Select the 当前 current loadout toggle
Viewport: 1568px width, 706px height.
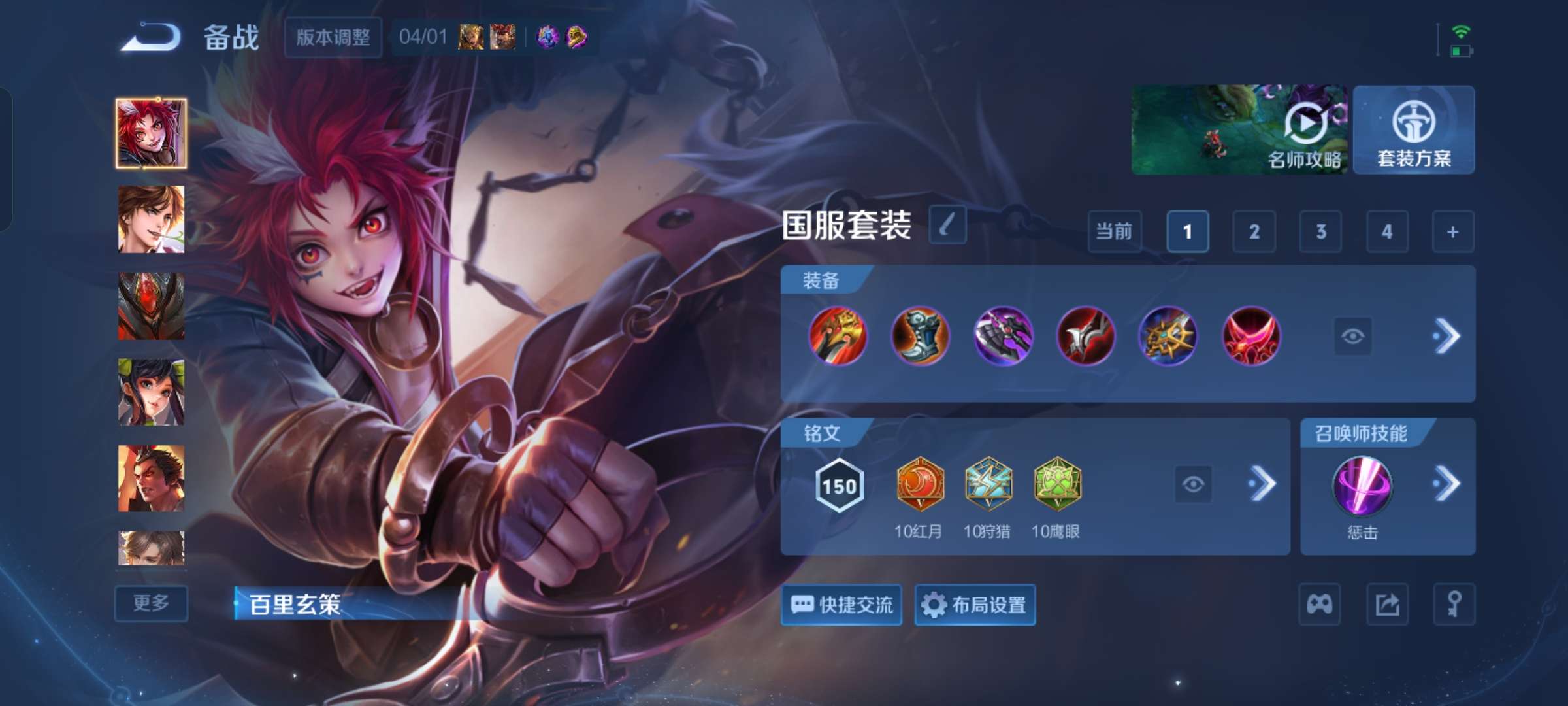click(1114, 232)
